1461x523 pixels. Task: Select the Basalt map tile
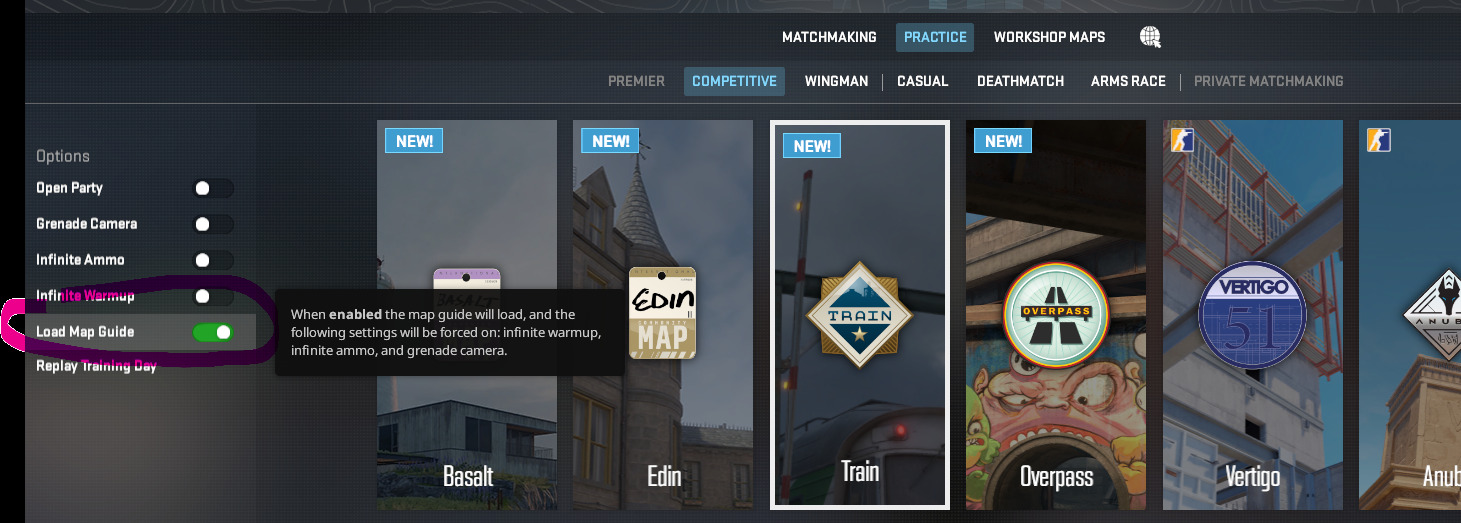point(468,315)
